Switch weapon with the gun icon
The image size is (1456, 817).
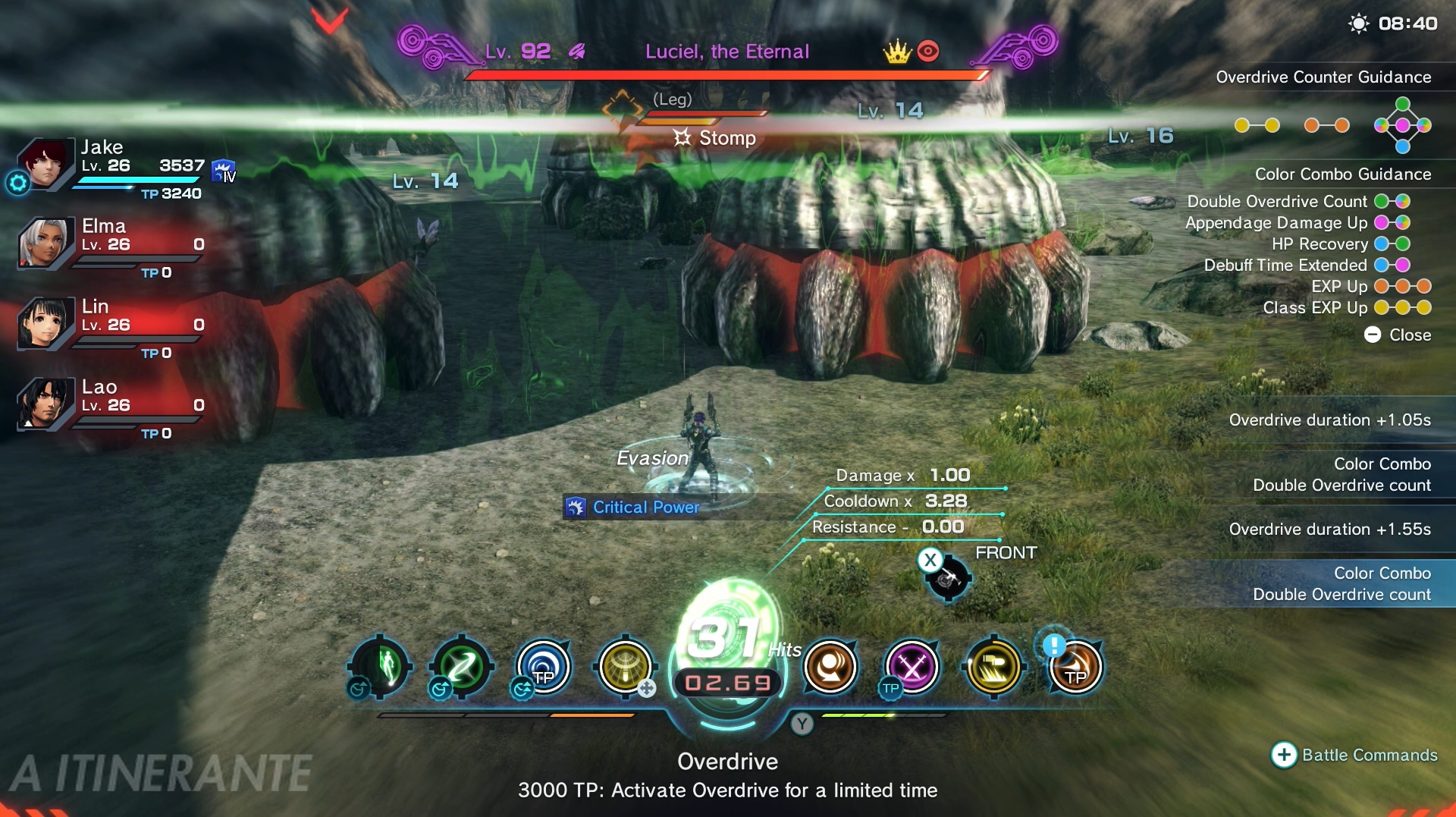click(x=947, y=580)
